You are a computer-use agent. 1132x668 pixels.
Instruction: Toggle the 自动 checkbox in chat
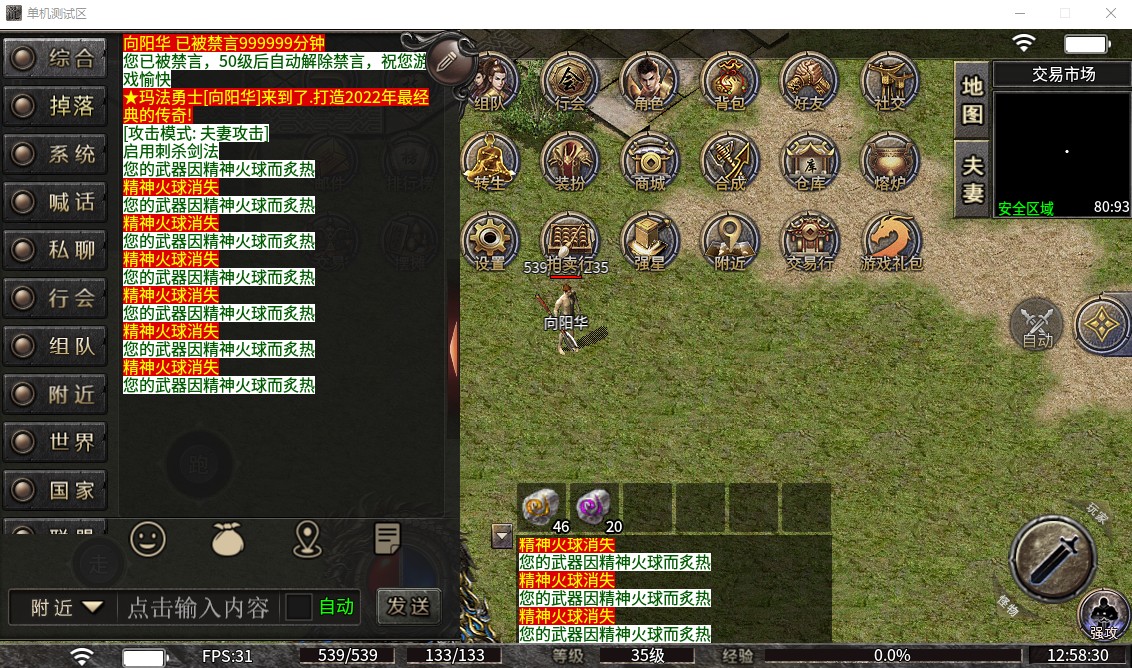click(299, 607)
